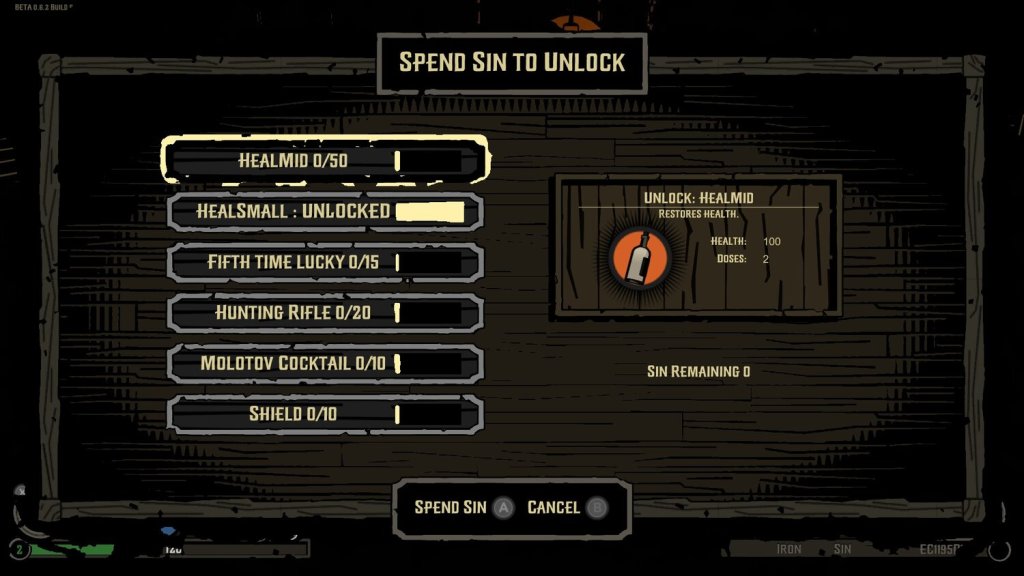1024x576 pixels.
Task: Select the HealMid 0/50 unlock entry
Action: click(325, 160)
